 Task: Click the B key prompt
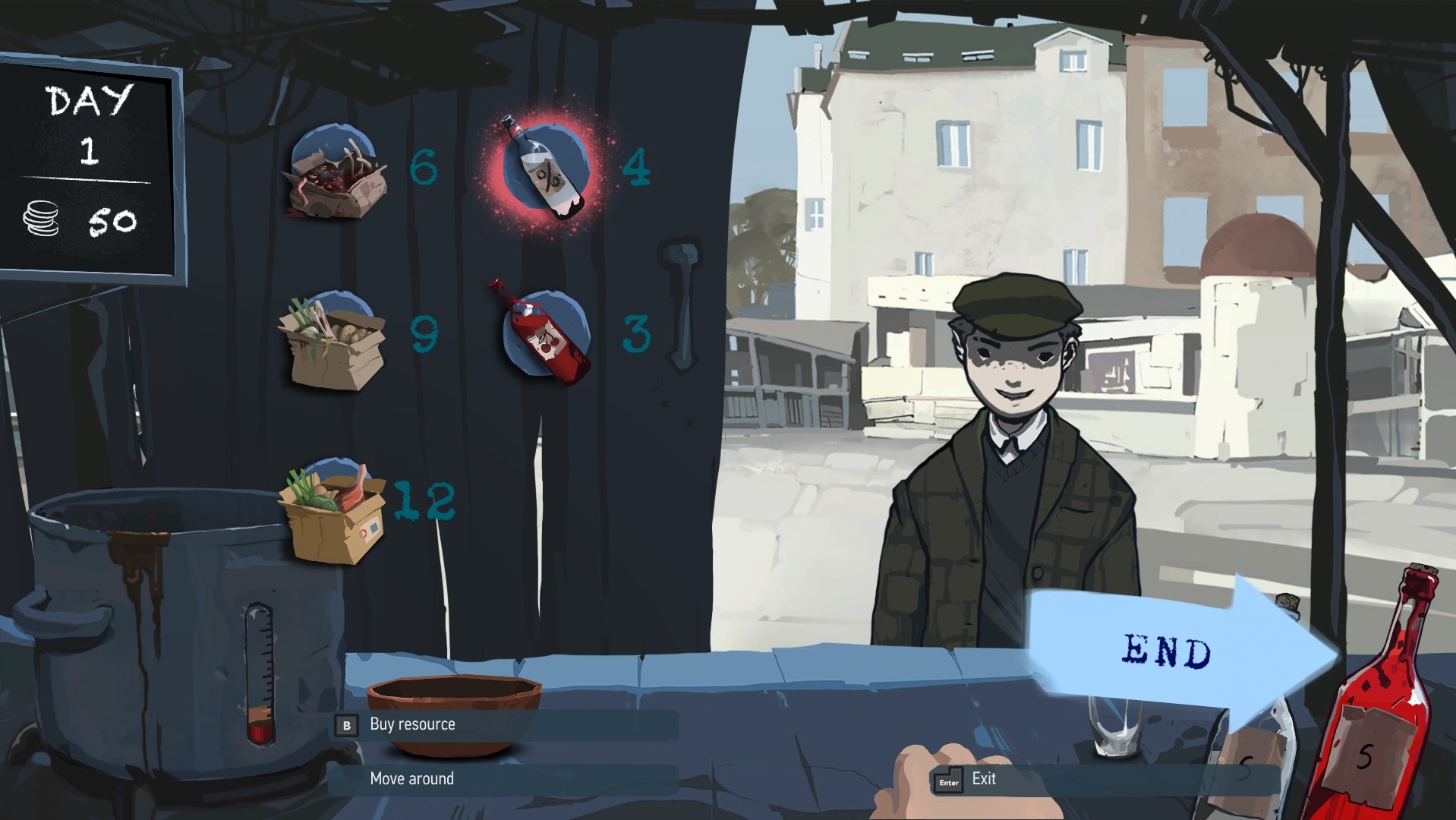pyautogui.click(x=347, y=725)
